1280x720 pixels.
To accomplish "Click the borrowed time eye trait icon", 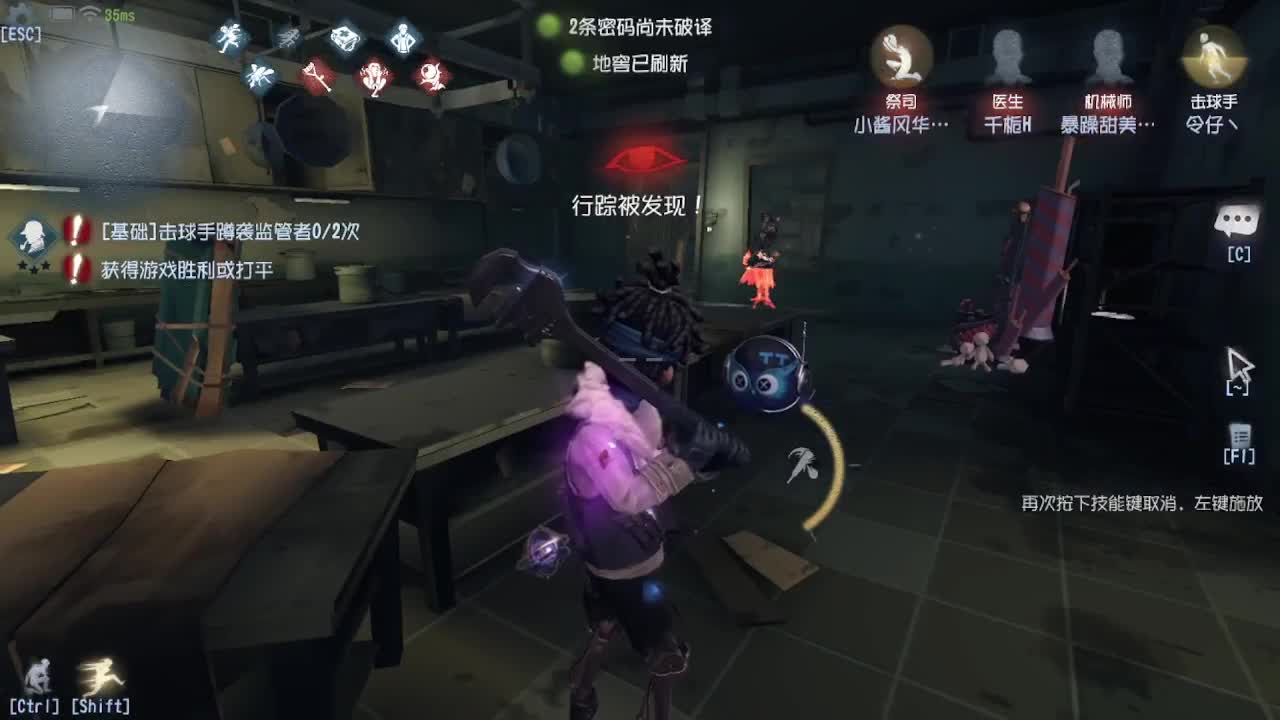I will (431, 76).
